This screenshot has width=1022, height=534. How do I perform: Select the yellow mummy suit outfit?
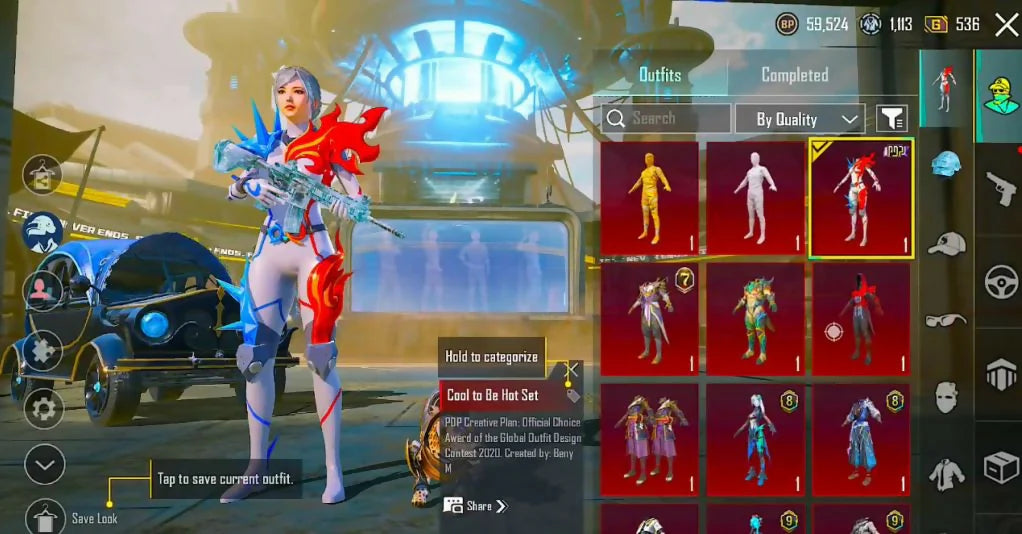[649, 197]
